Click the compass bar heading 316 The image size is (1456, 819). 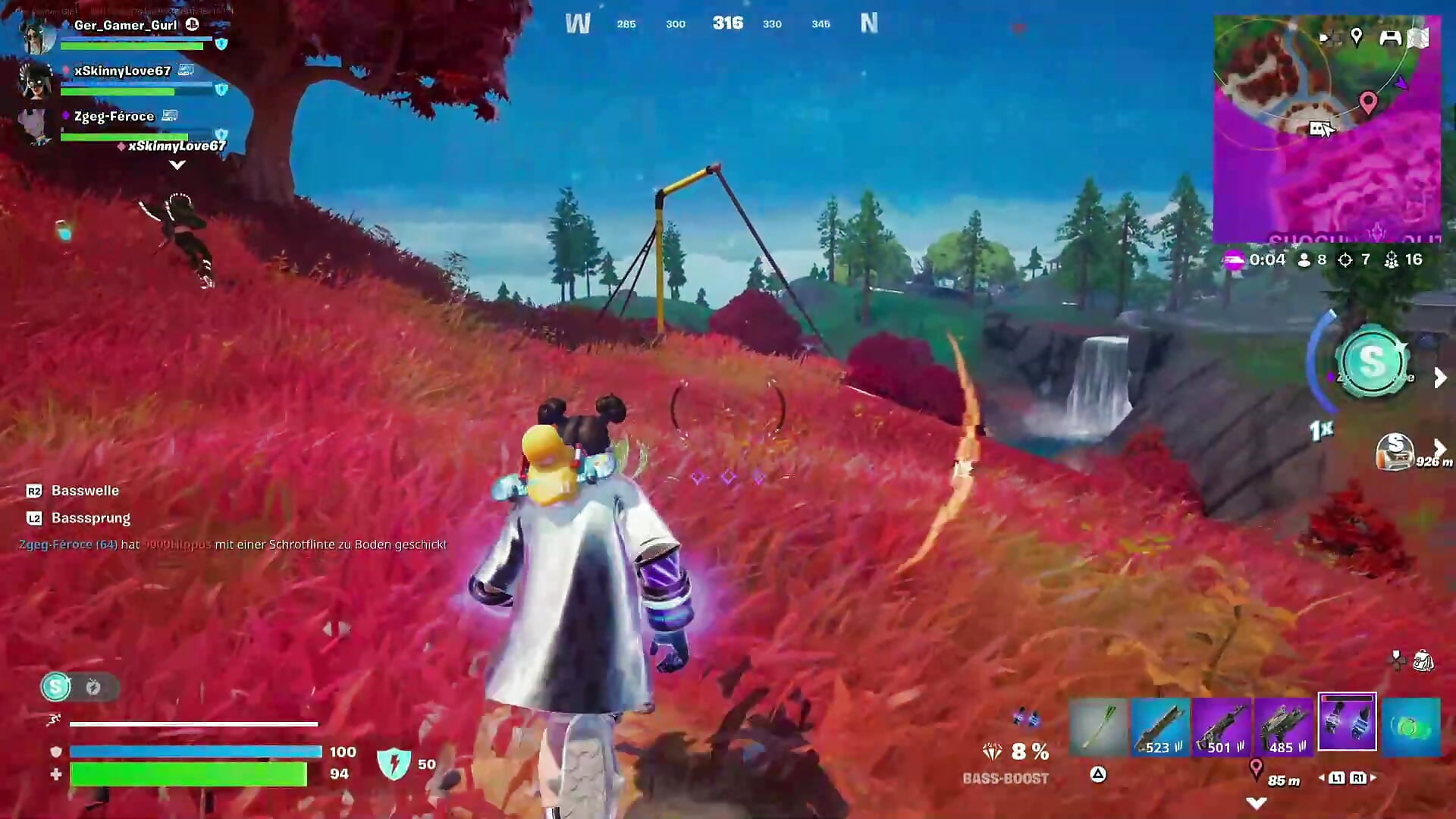tap(727, 24)
